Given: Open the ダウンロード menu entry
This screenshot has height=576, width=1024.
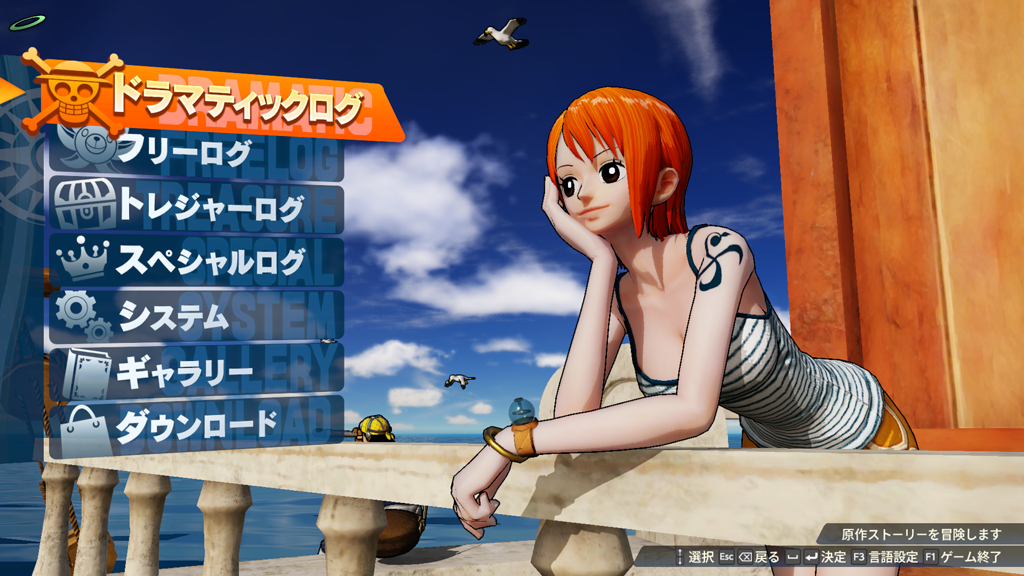Looking at the screenshot, I should pos(196,426).
